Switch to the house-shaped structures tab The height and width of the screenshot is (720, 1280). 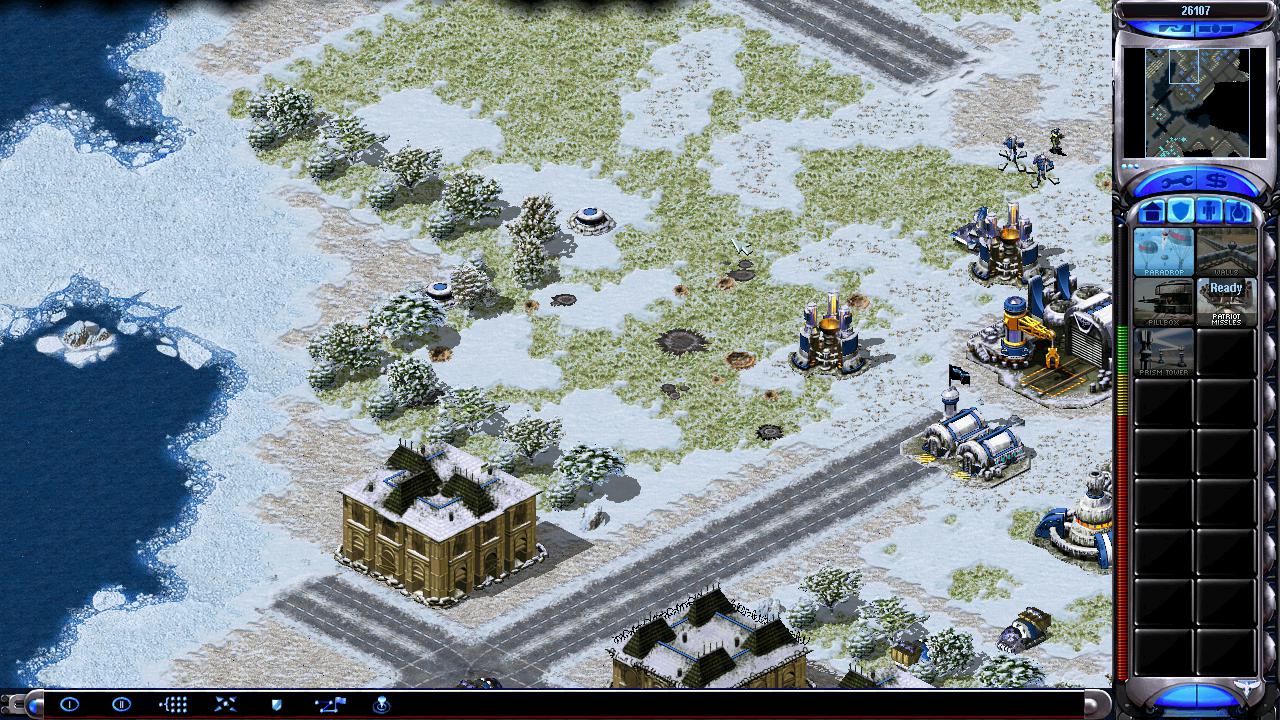coord(1152,211)
